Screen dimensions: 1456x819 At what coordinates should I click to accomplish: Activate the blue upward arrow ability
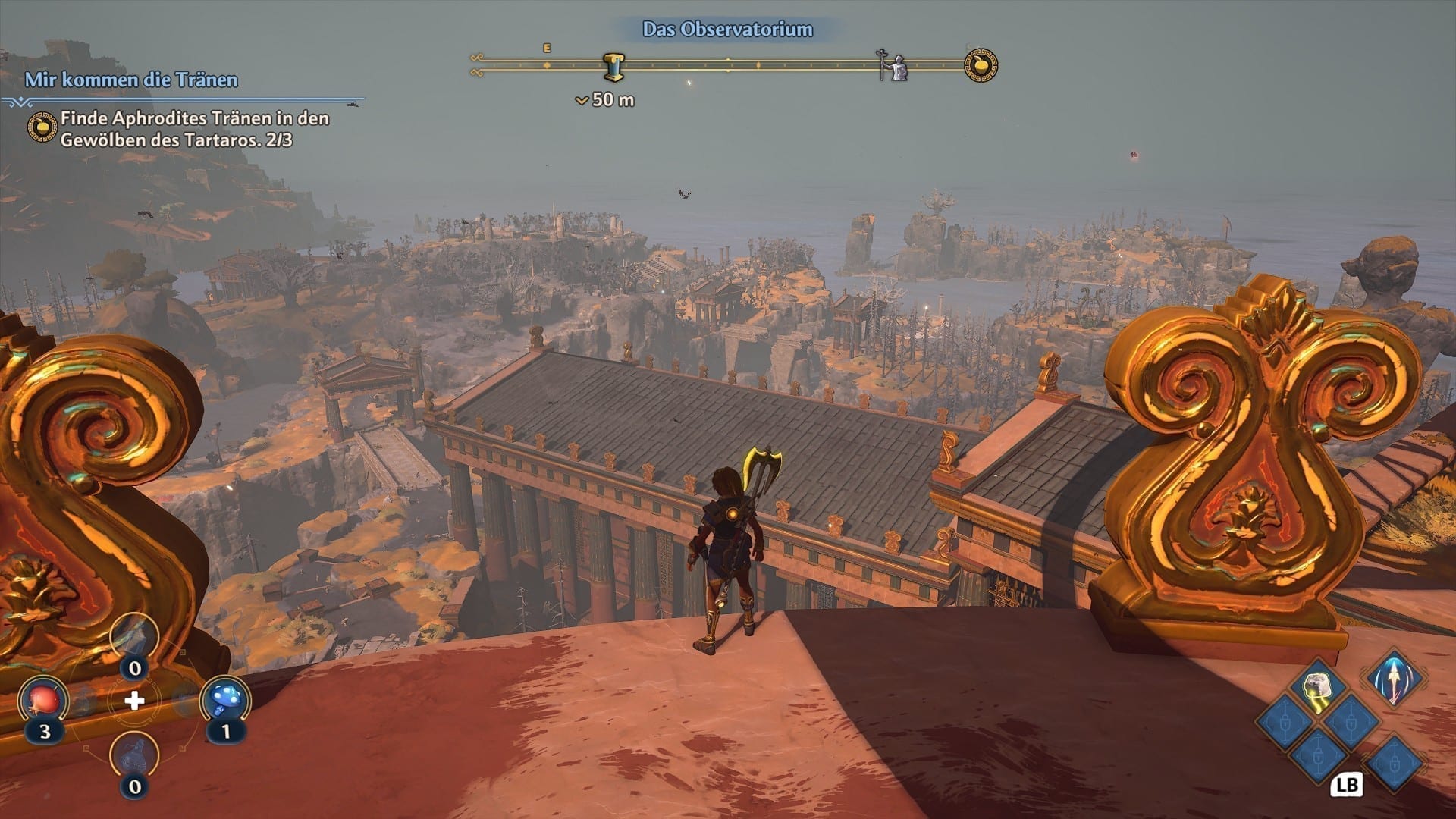click(1394, 677)
